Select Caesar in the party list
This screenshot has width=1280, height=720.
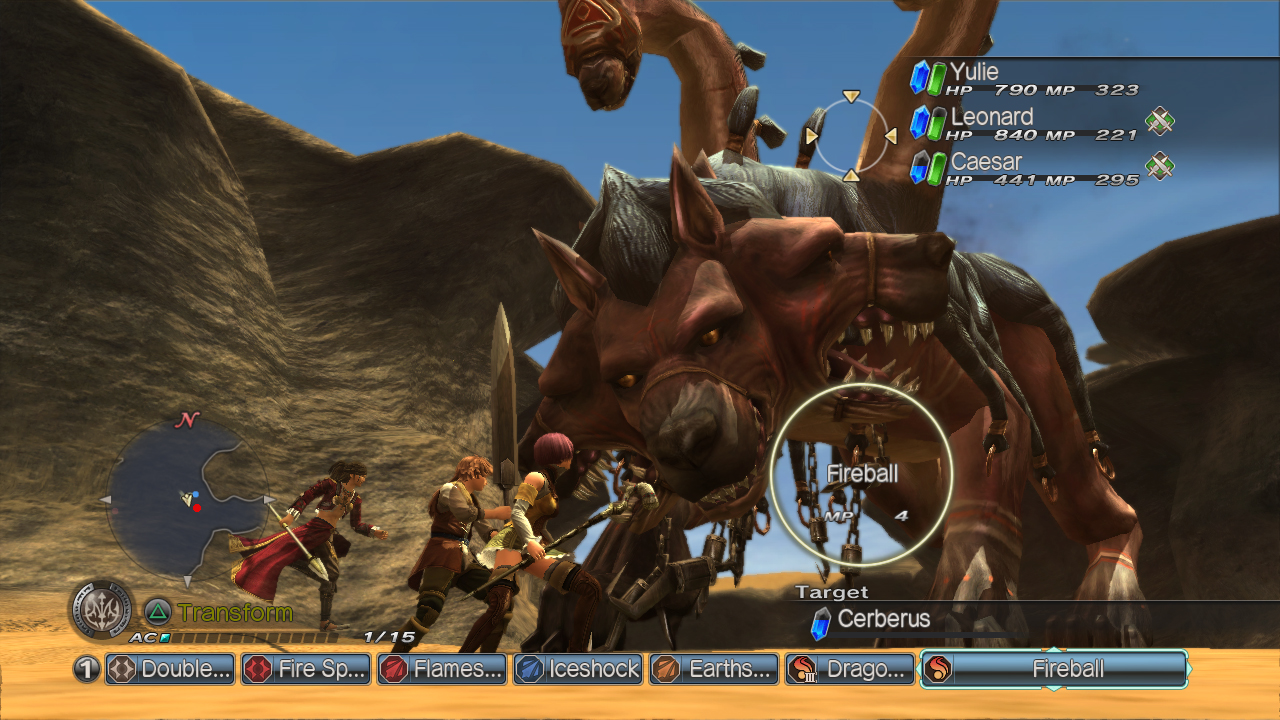[x=1025, y=168]
